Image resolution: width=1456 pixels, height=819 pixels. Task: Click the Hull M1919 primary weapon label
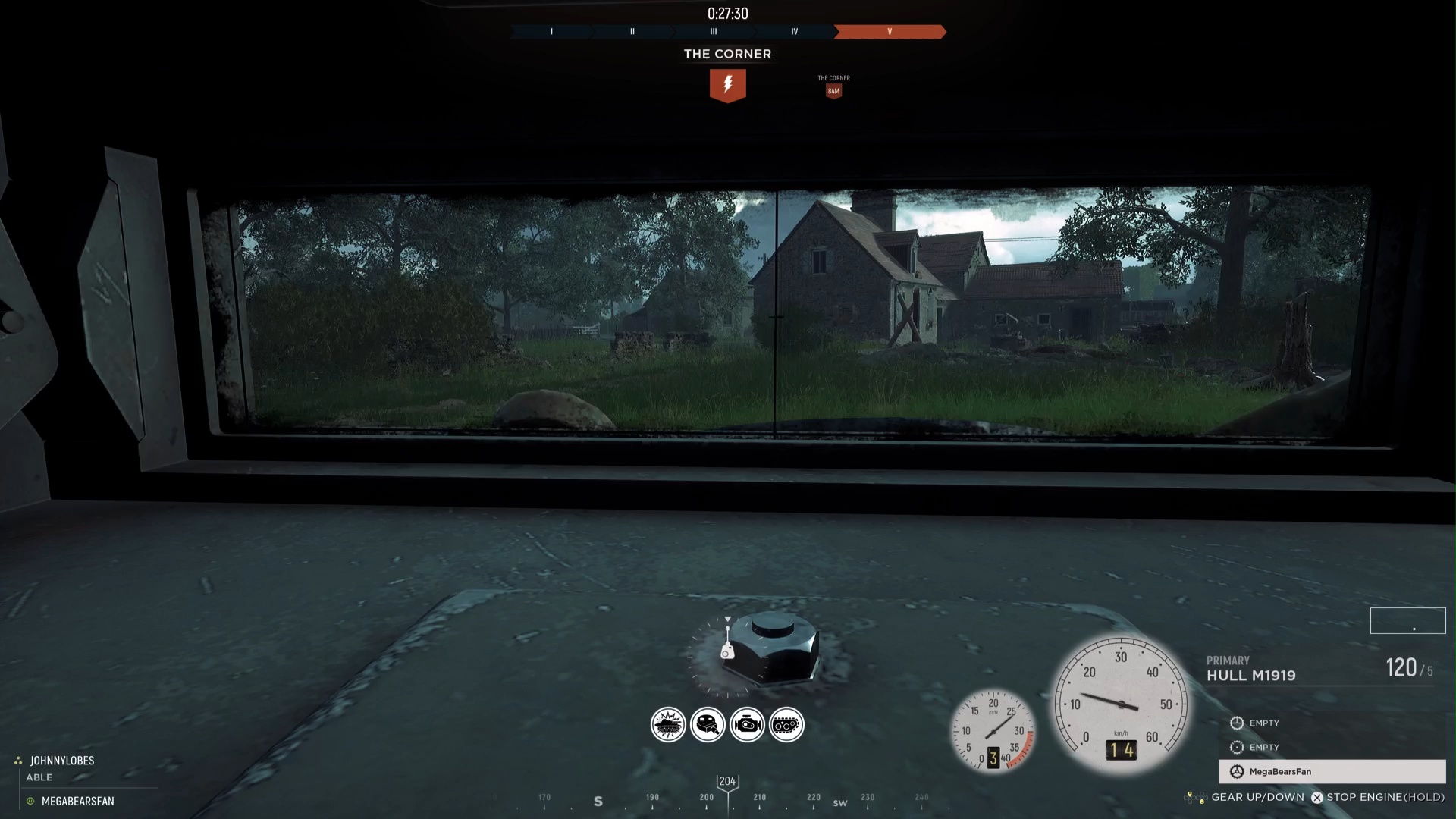[x=1250, y=675]
